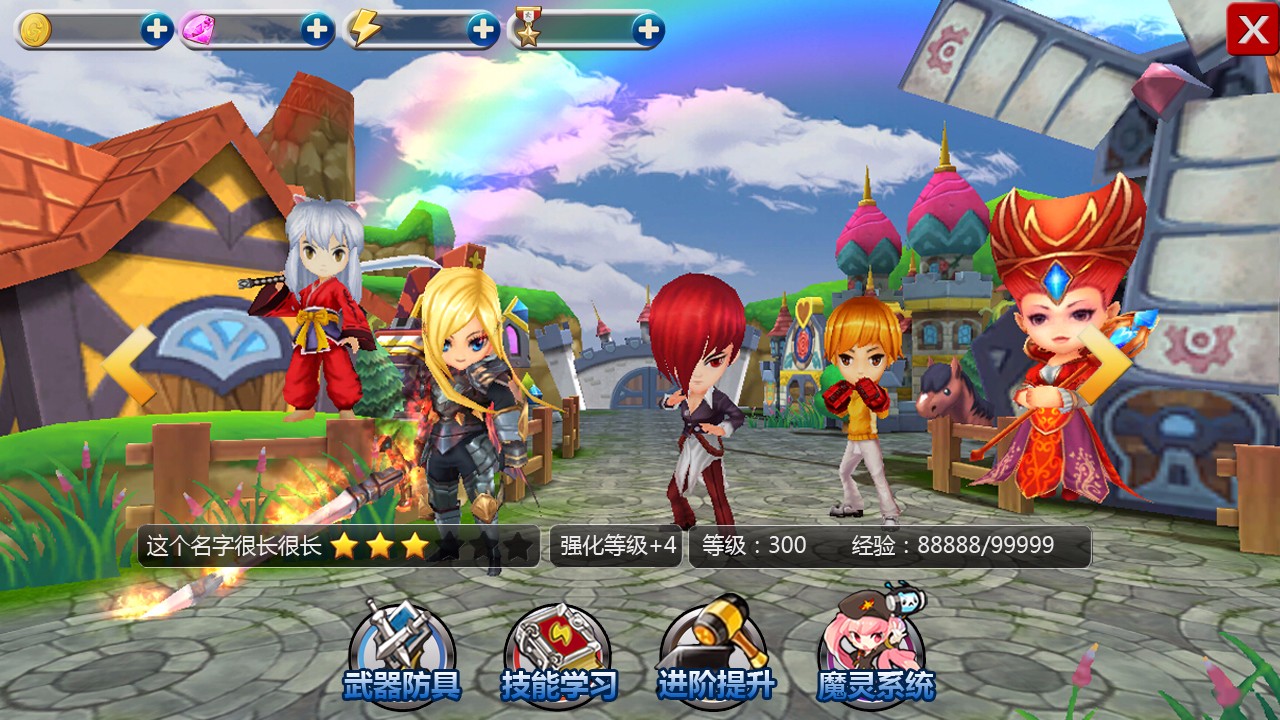Open the 魔灵系统 spirit system menu

point(874,652)
